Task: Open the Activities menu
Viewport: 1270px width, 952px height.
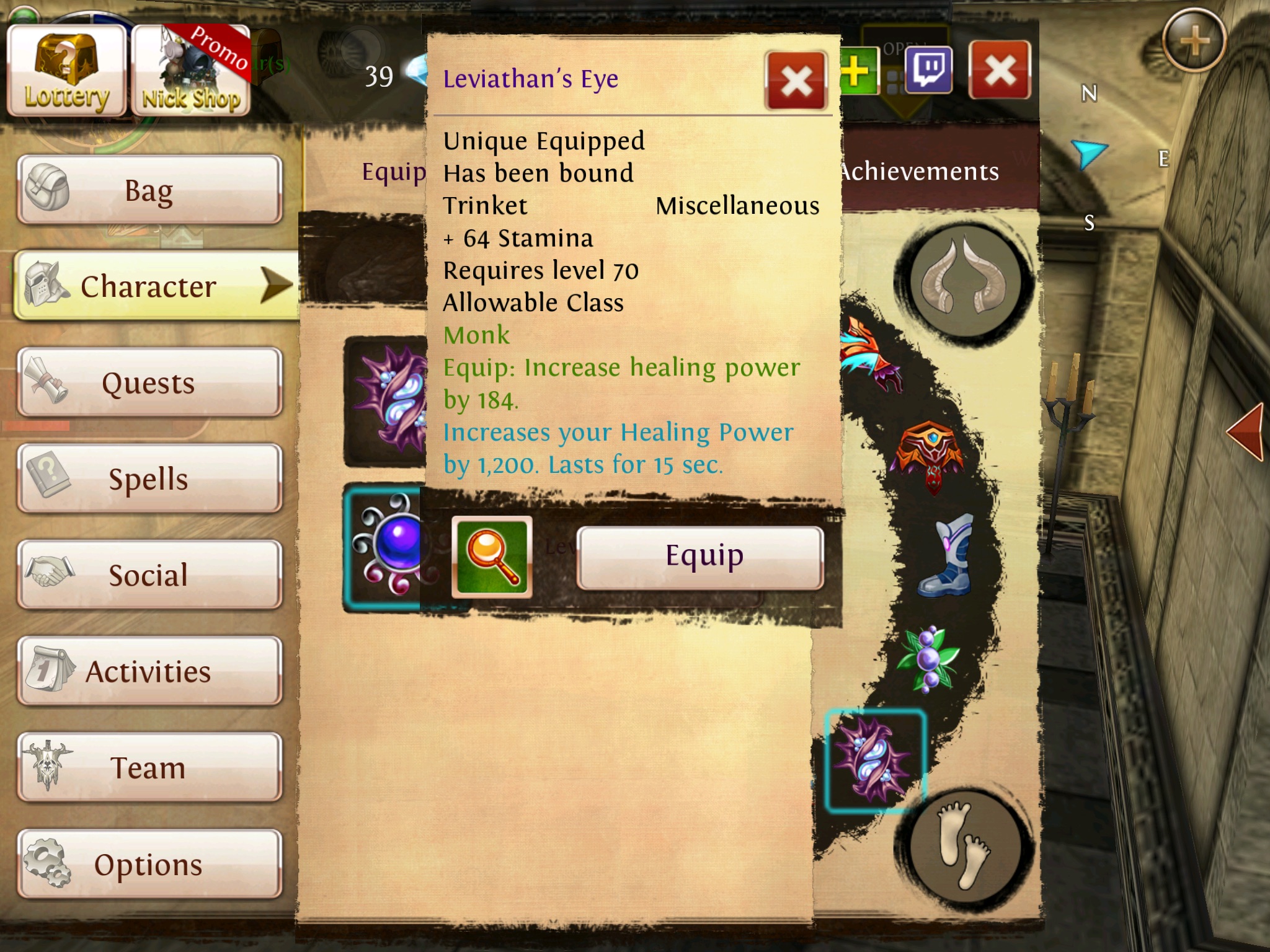Action: [x=149, y=671]
